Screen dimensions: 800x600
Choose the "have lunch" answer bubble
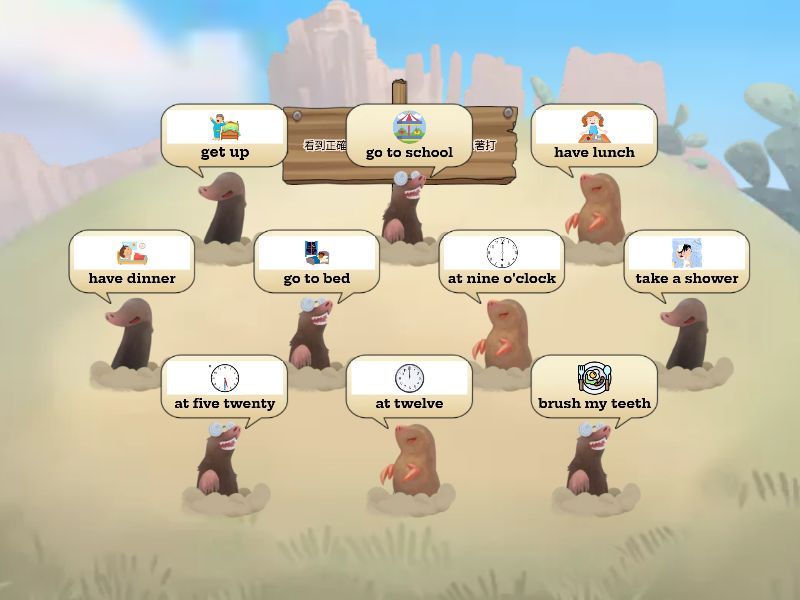[594, 135]
